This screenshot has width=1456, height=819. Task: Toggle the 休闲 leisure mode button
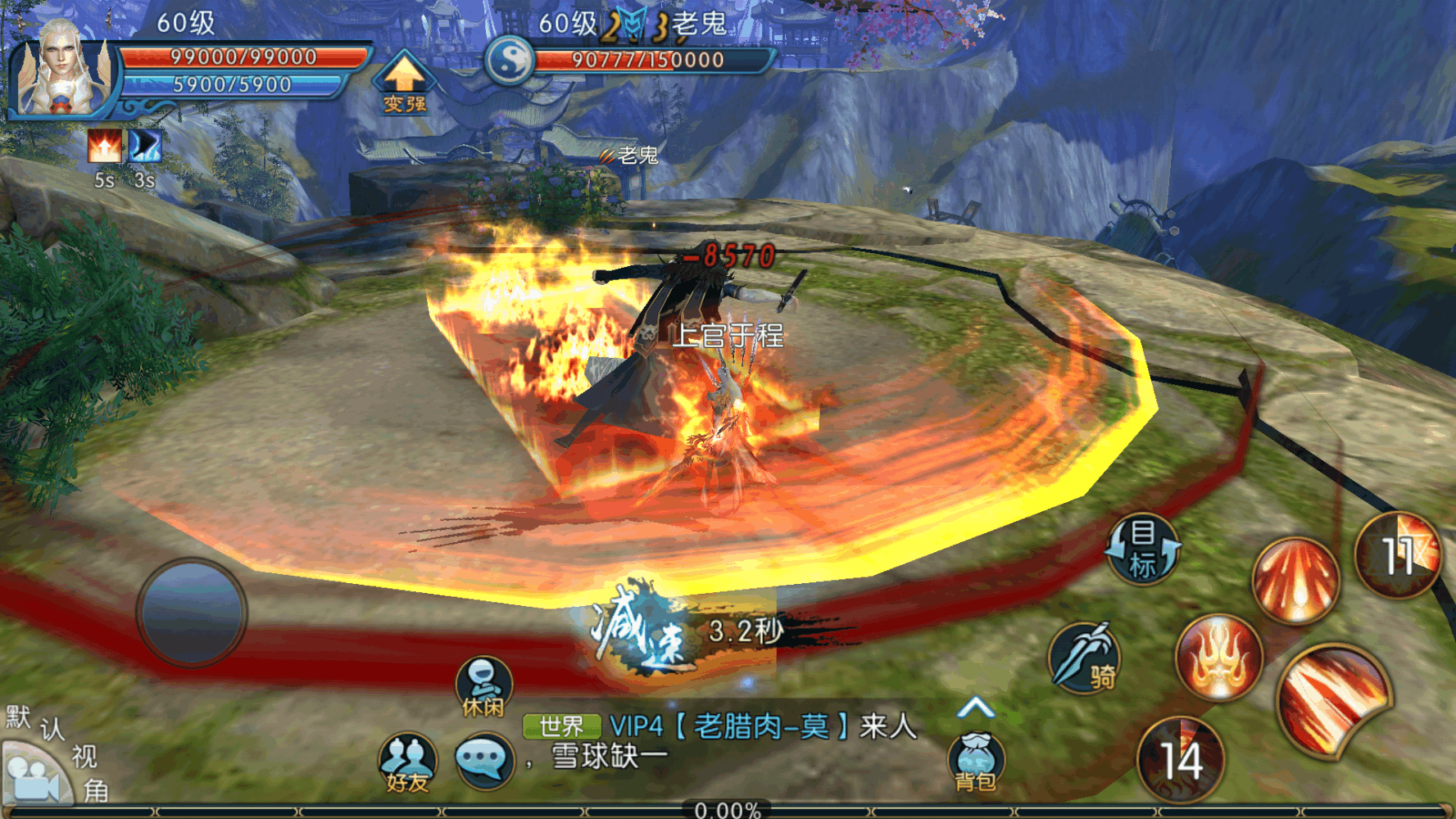(x=483, y=686)
